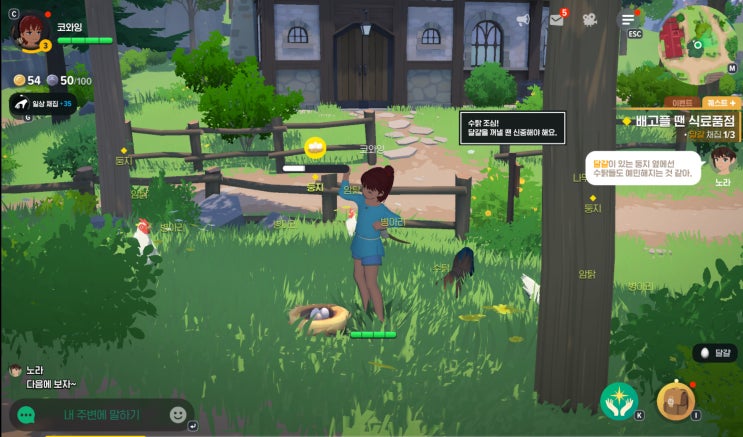
Task: Open the emoji smiley picker
Action: pyautogui.click(x=178, y=414)
